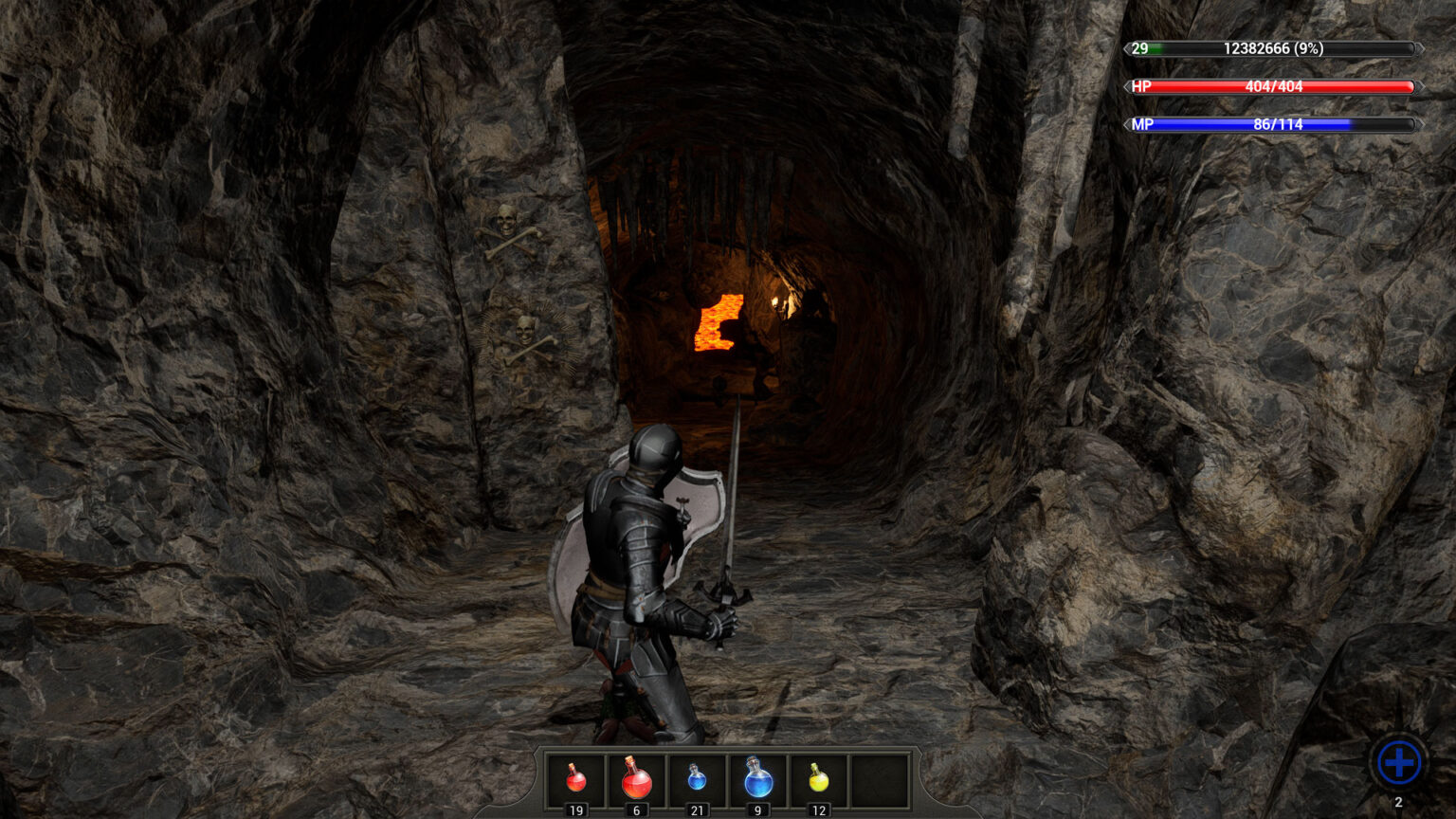Image resolution: width=1456 pixels, height=819 pixels.
Task: Select the small blue mana potion
Action: [697, 779]
